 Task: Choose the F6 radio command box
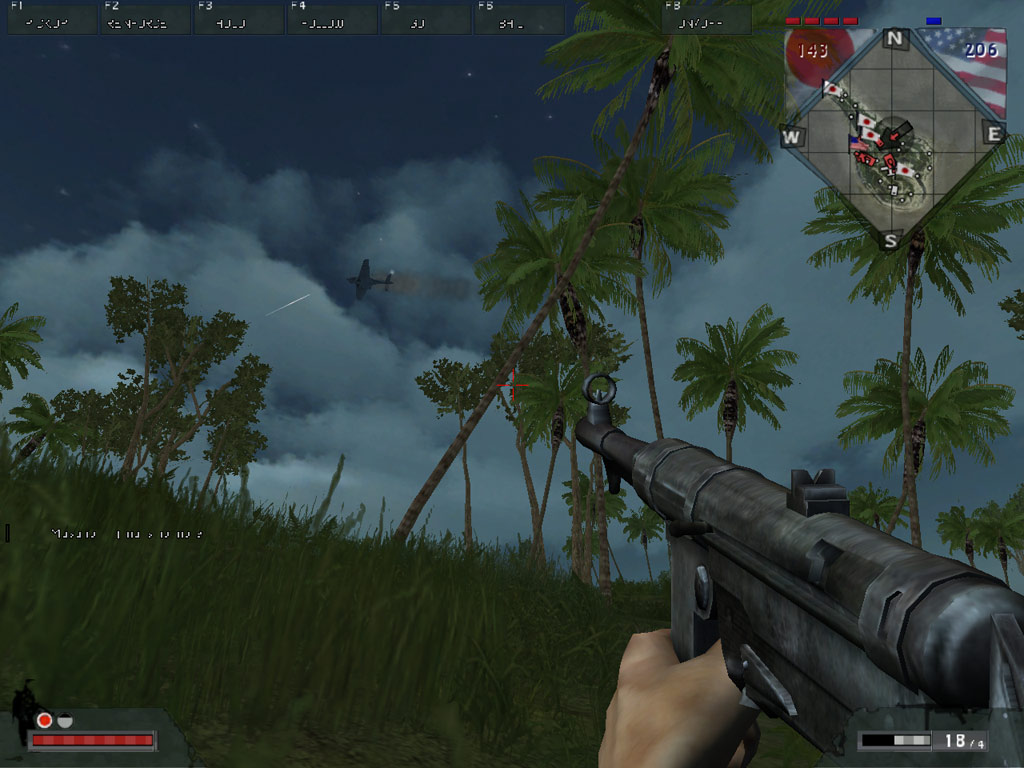[x=519, y=19]
